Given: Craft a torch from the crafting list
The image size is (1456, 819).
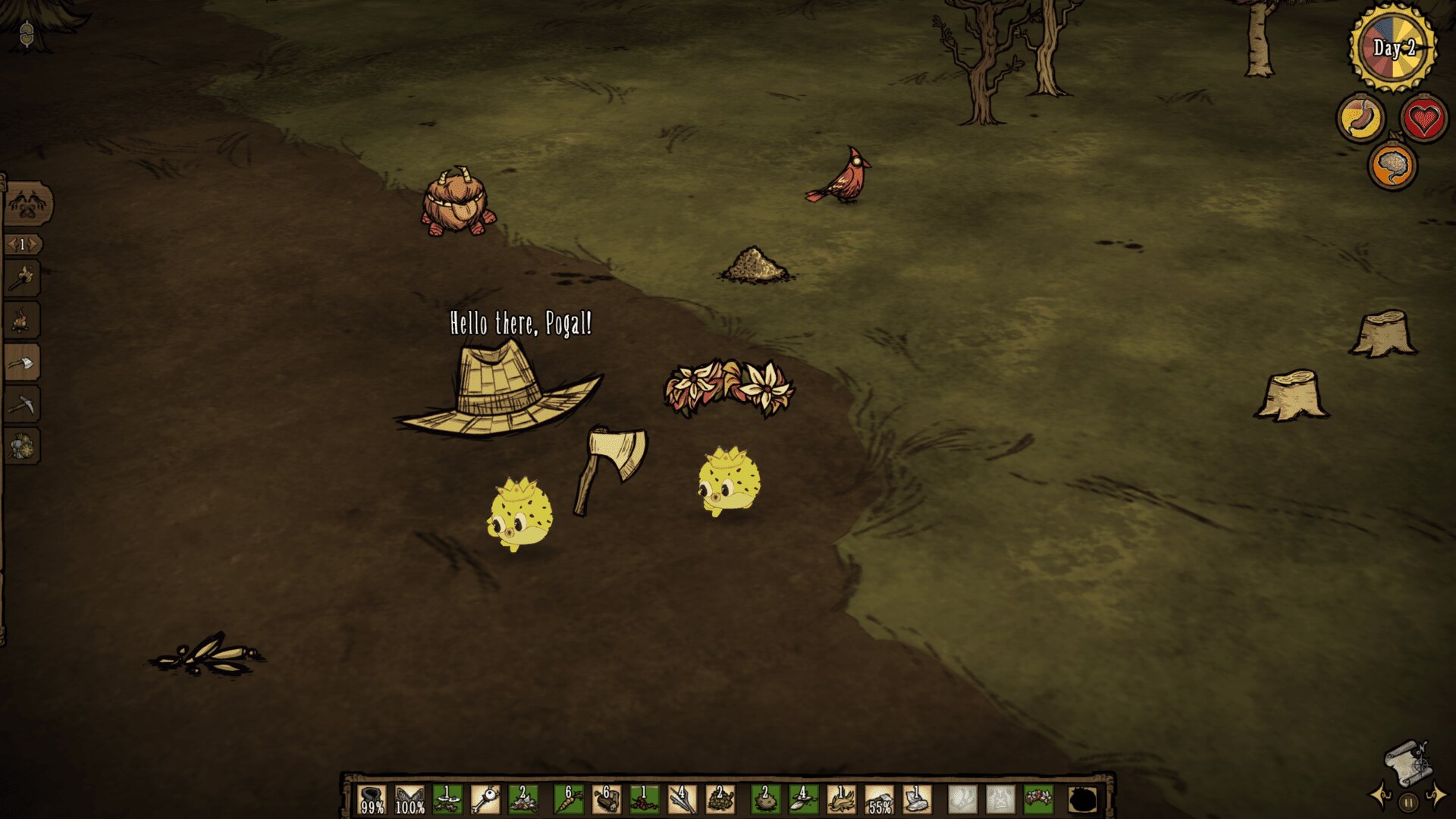Looking at the screenshot, I should click(x=22, y=279).
